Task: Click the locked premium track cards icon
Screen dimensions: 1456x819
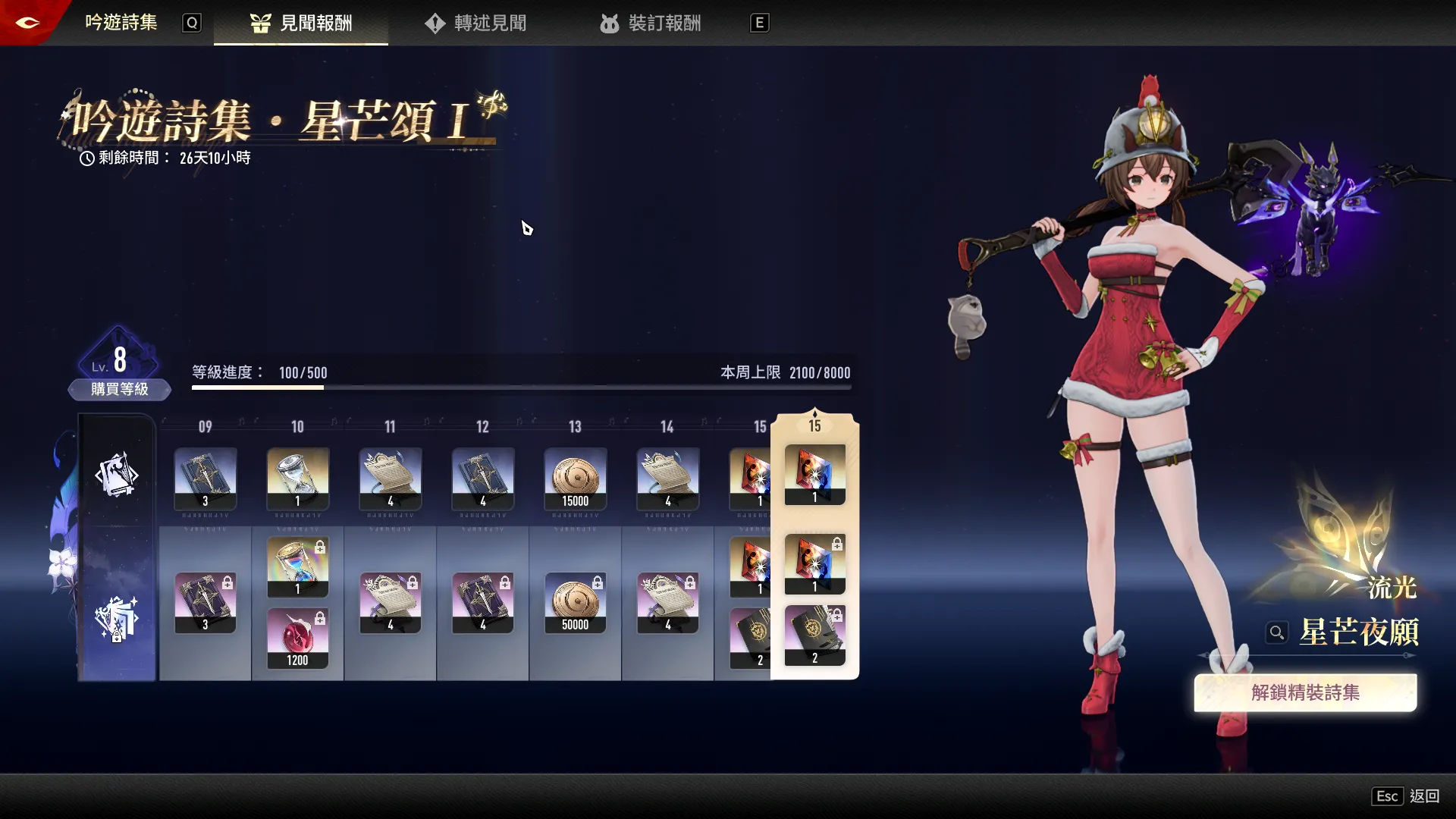Action: [117, 619]
